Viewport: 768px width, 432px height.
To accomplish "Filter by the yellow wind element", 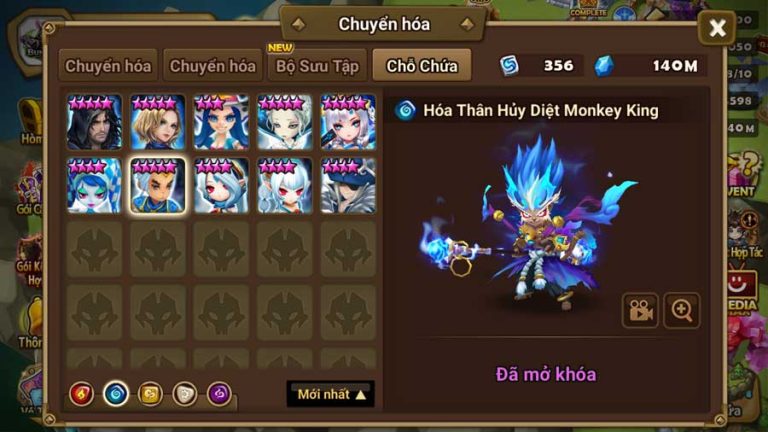I will click(150, 394).
